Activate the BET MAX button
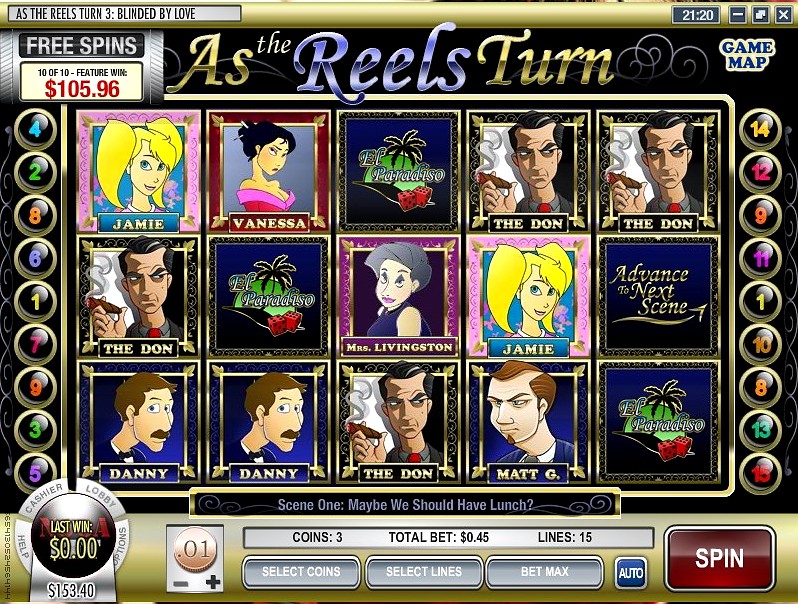798x604 pixels. point(544,573)
